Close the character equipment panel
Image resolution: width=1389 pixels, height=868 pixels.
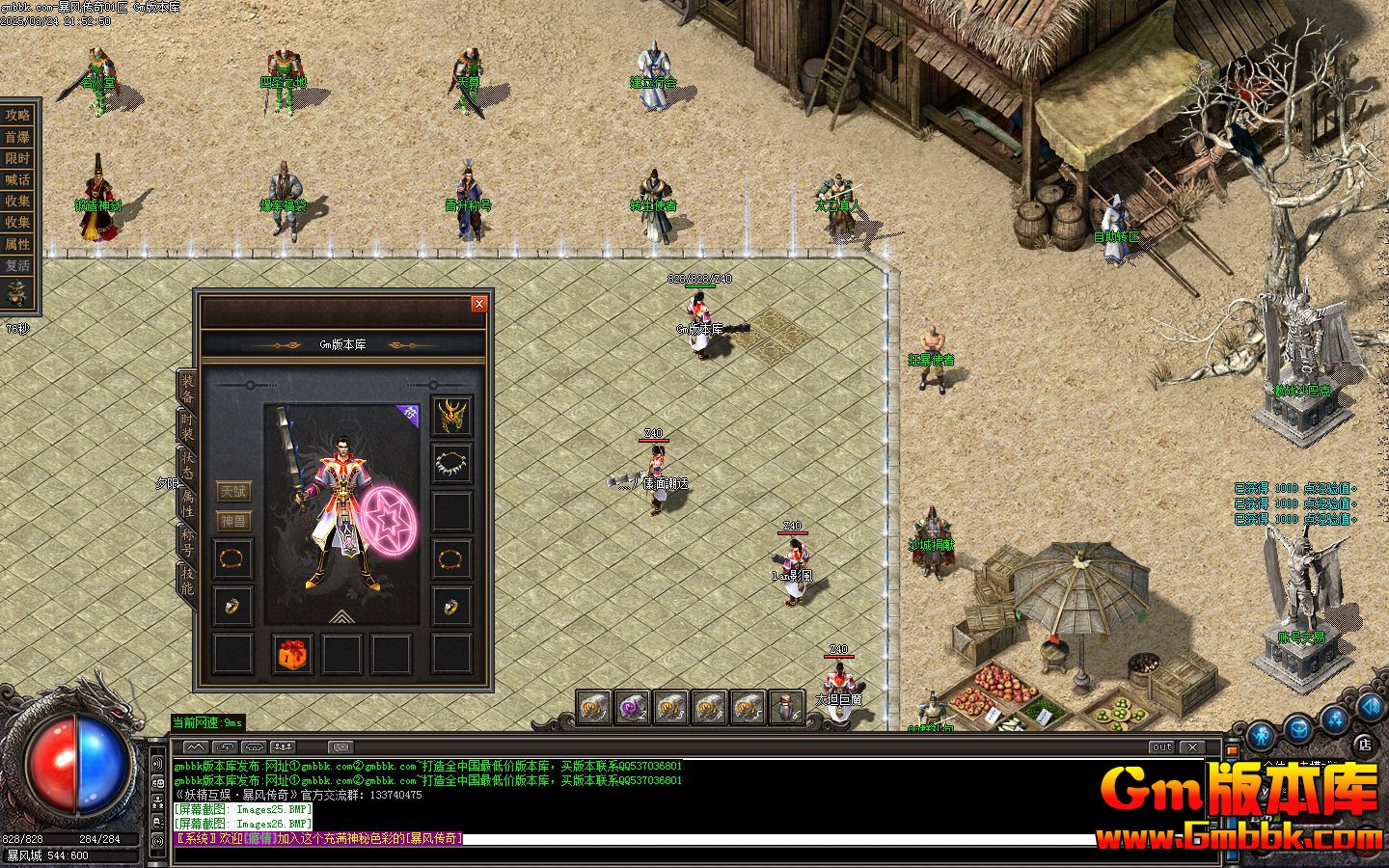click(x=478, y=304)
